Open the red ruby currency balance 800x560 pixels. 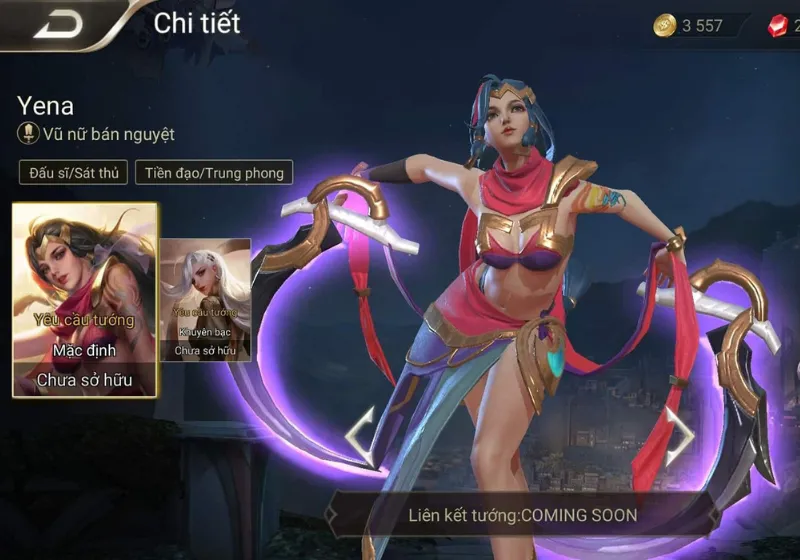[783, 26]
